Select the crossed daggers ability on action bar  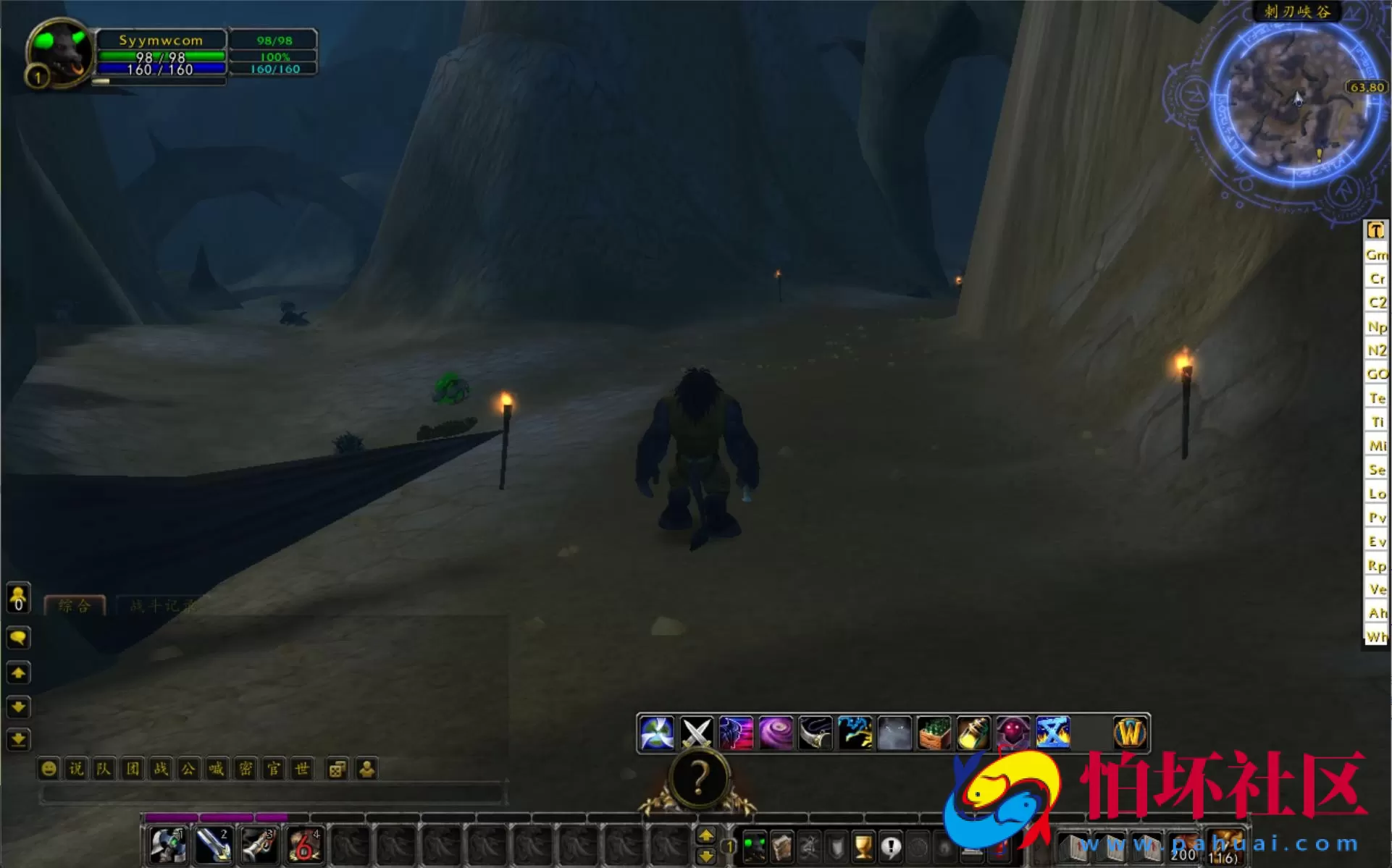click(x=697, y=733)
